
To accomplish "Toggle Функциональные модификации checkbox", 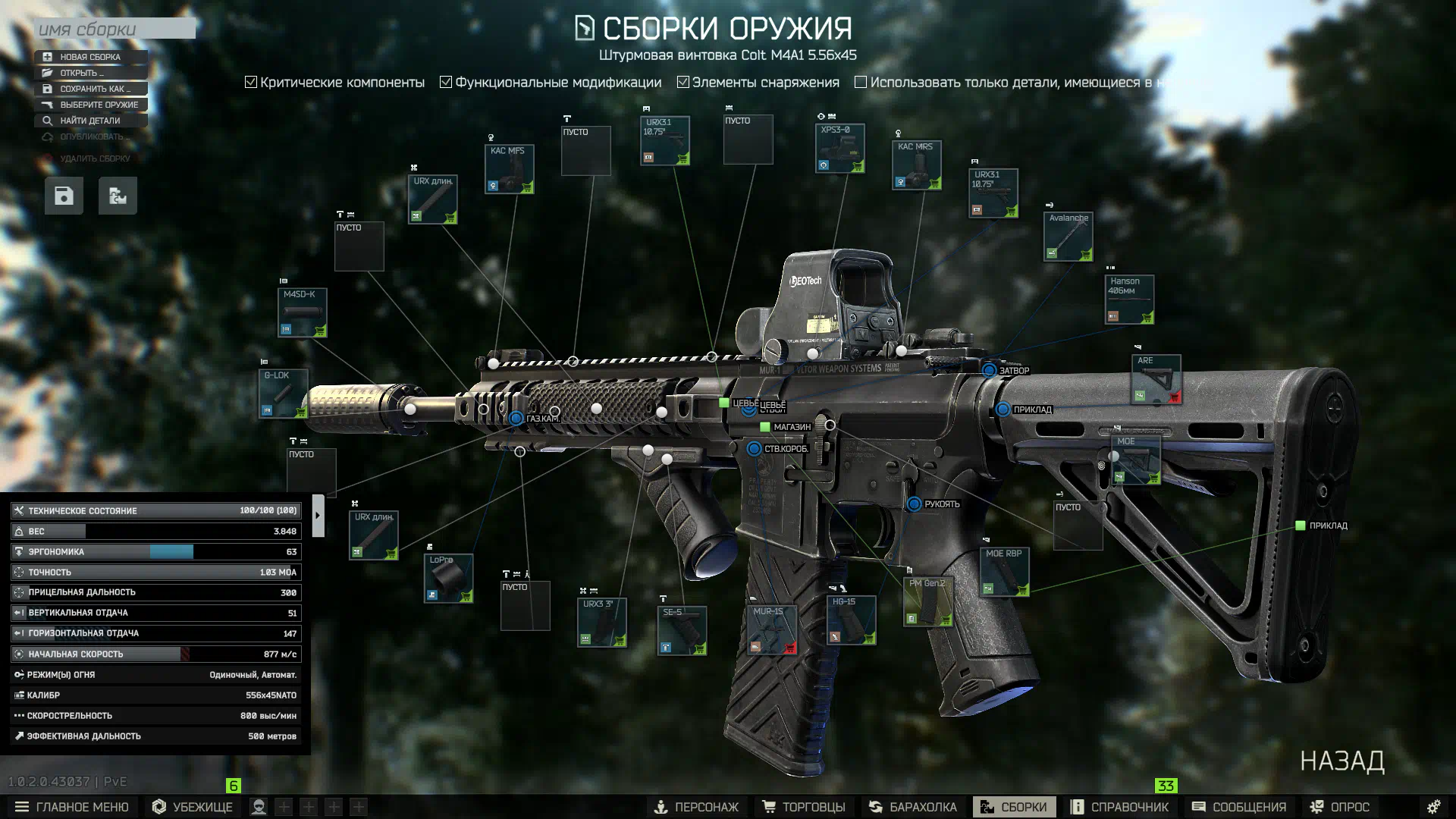I will click(x=446, y=82).
